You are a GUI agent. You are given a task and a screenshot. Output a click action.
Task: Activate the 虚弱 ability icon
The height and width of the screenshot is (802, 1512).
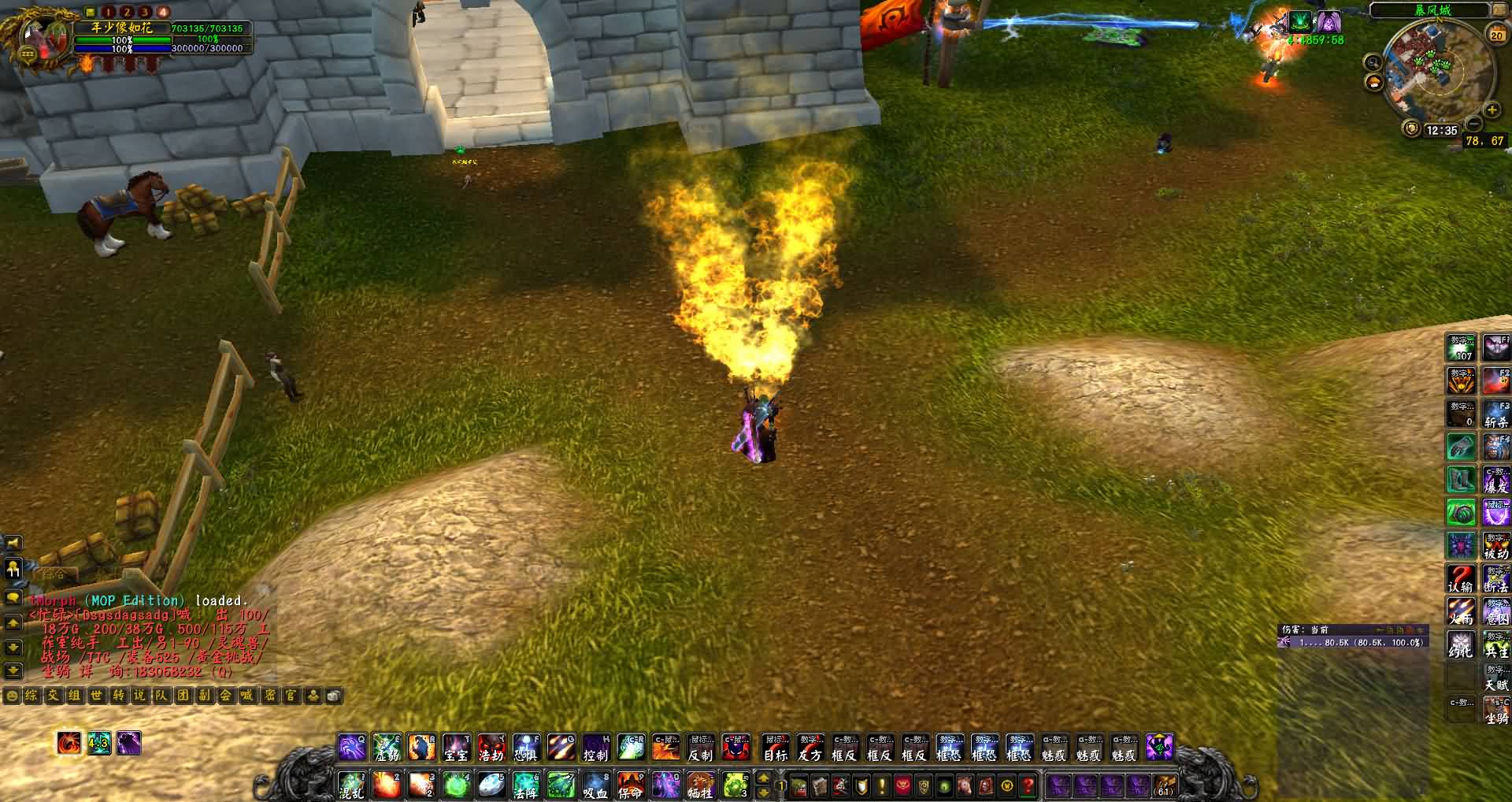point(387,747)
